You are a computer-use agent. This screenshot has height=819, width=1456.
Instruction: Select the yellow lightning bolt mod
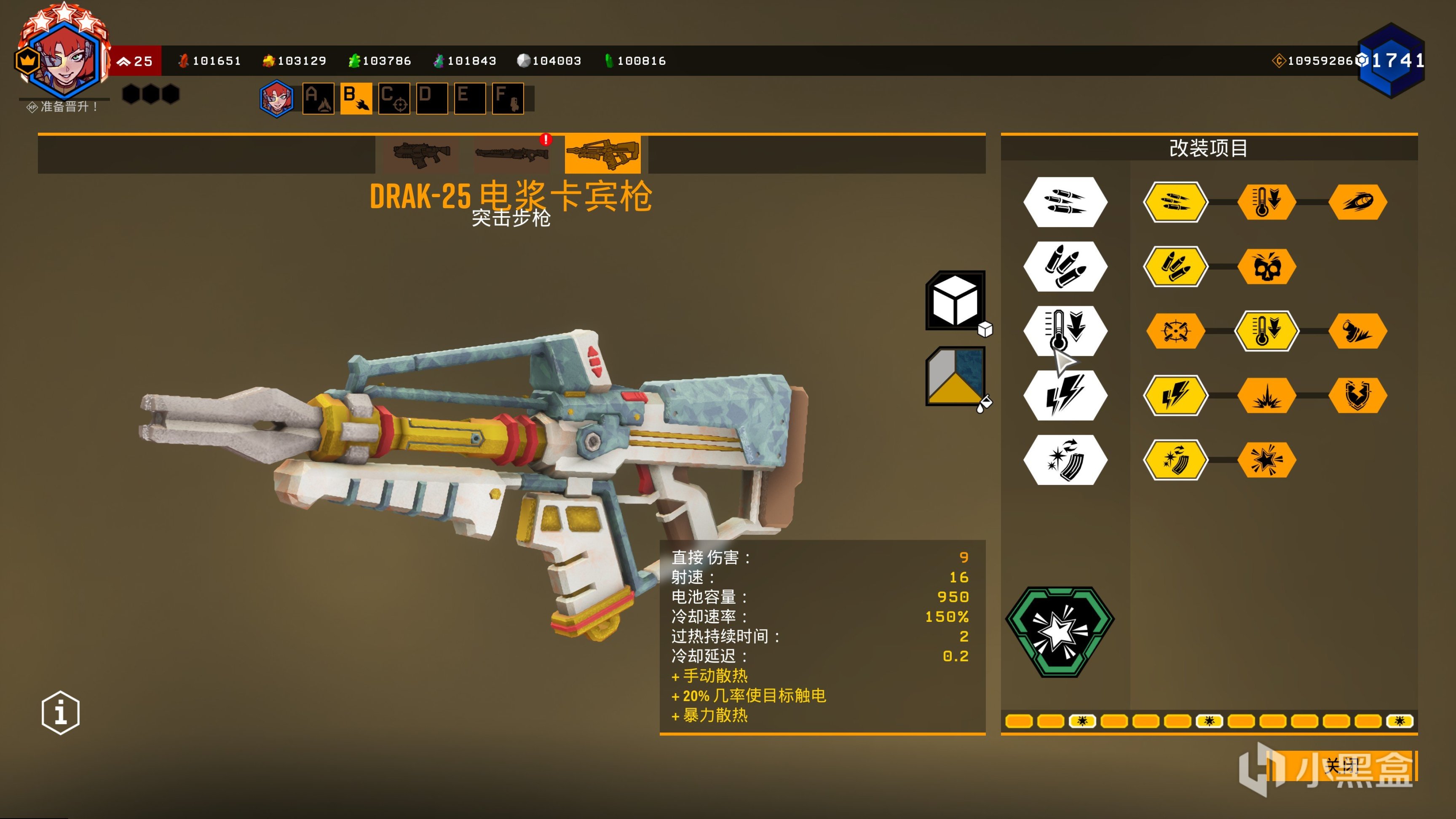tap(1176, 395)
